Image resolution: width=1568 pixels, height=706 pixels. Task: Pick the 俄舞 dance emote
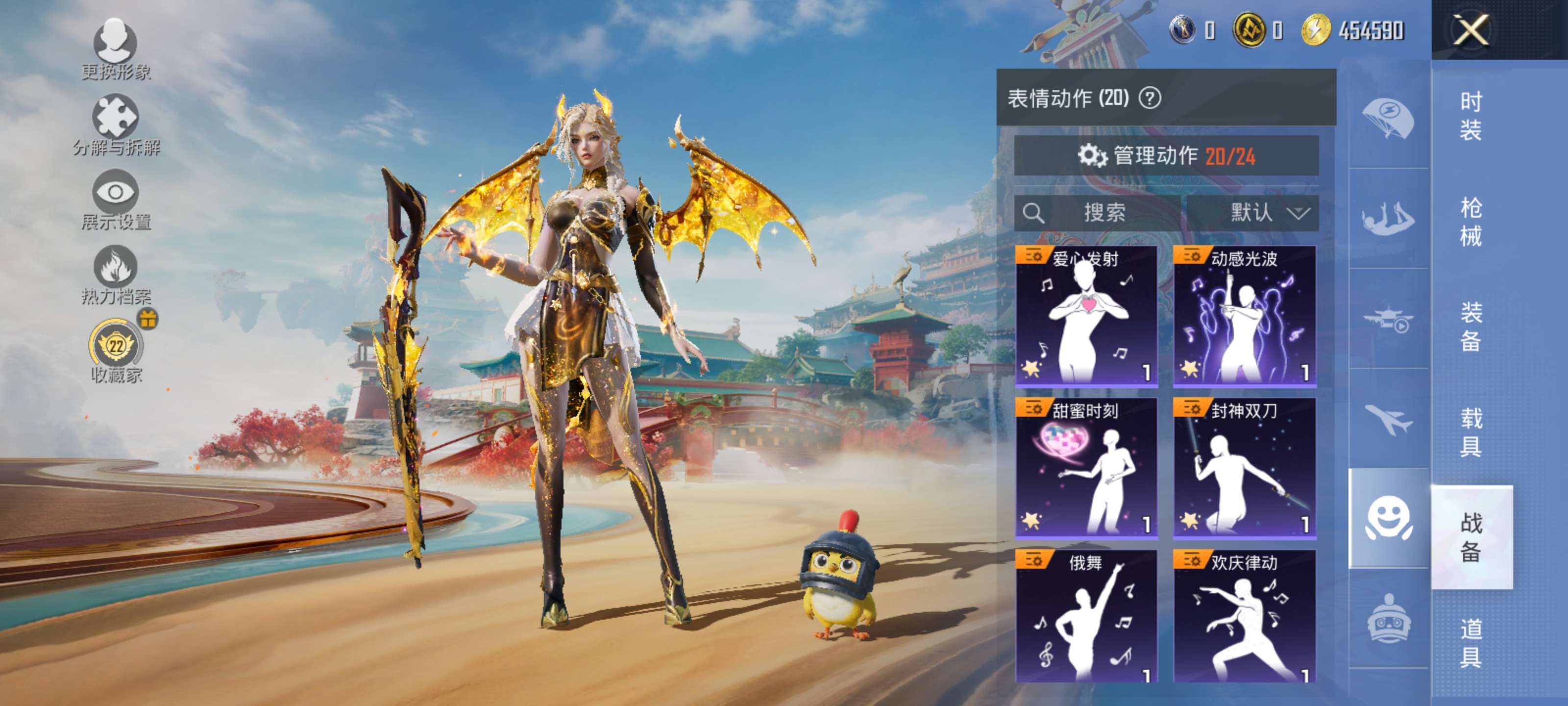(1086, 615)
